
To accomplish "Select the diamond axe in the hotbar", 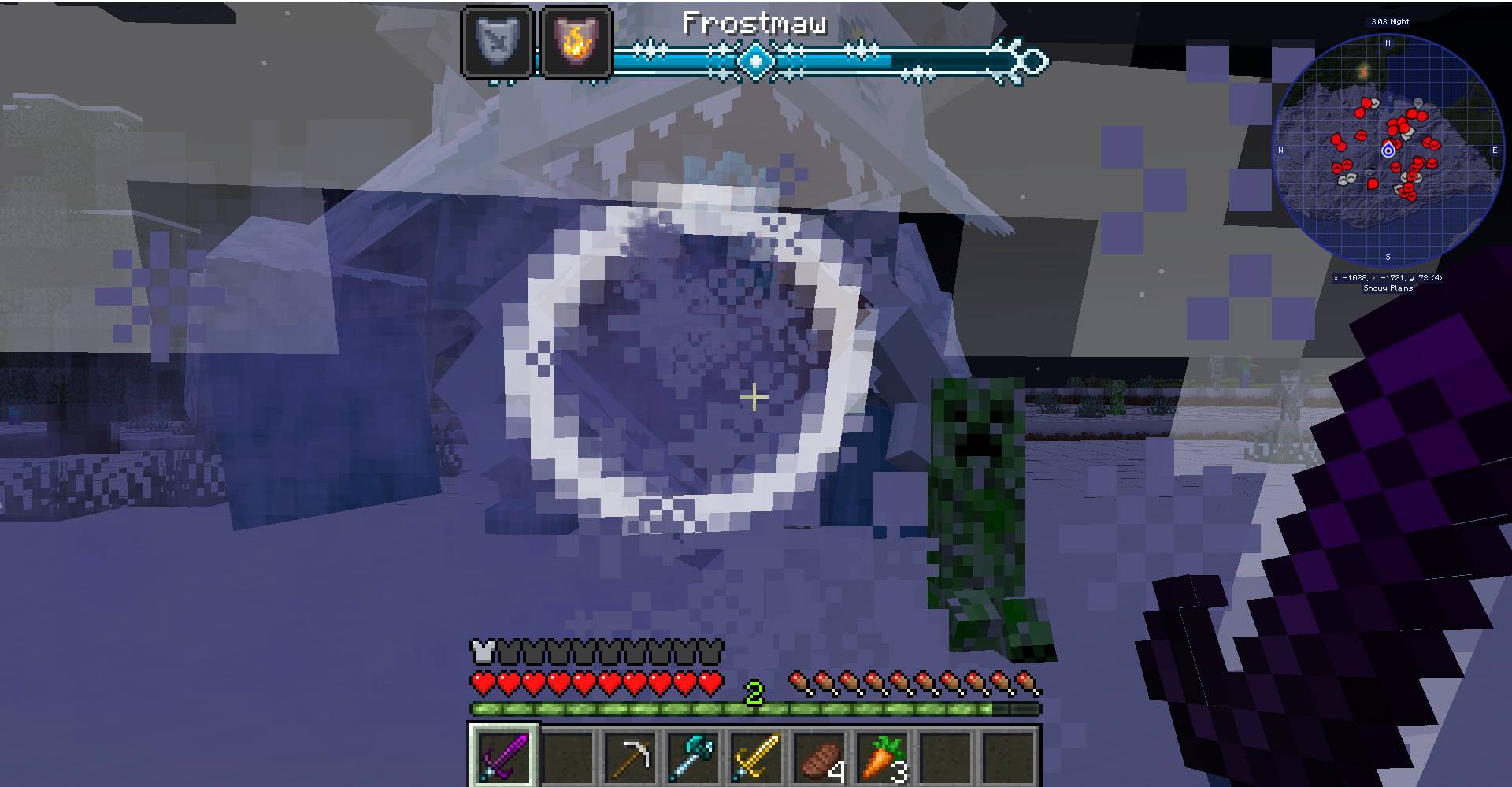I will 693,757.
